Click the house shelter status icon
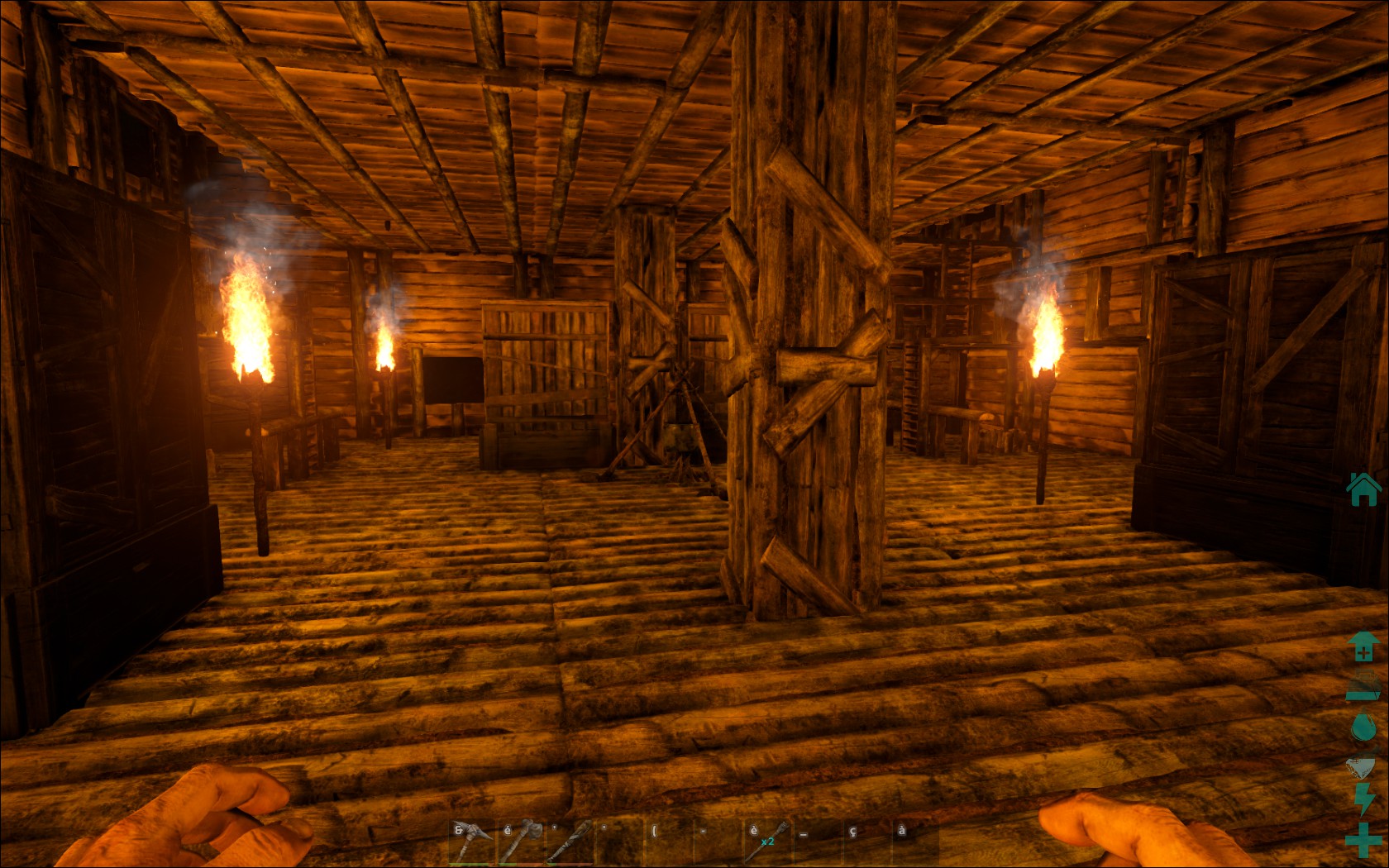Image resolution: width=1389 pixels, height=868 pixels. (x=1363, y=489)
